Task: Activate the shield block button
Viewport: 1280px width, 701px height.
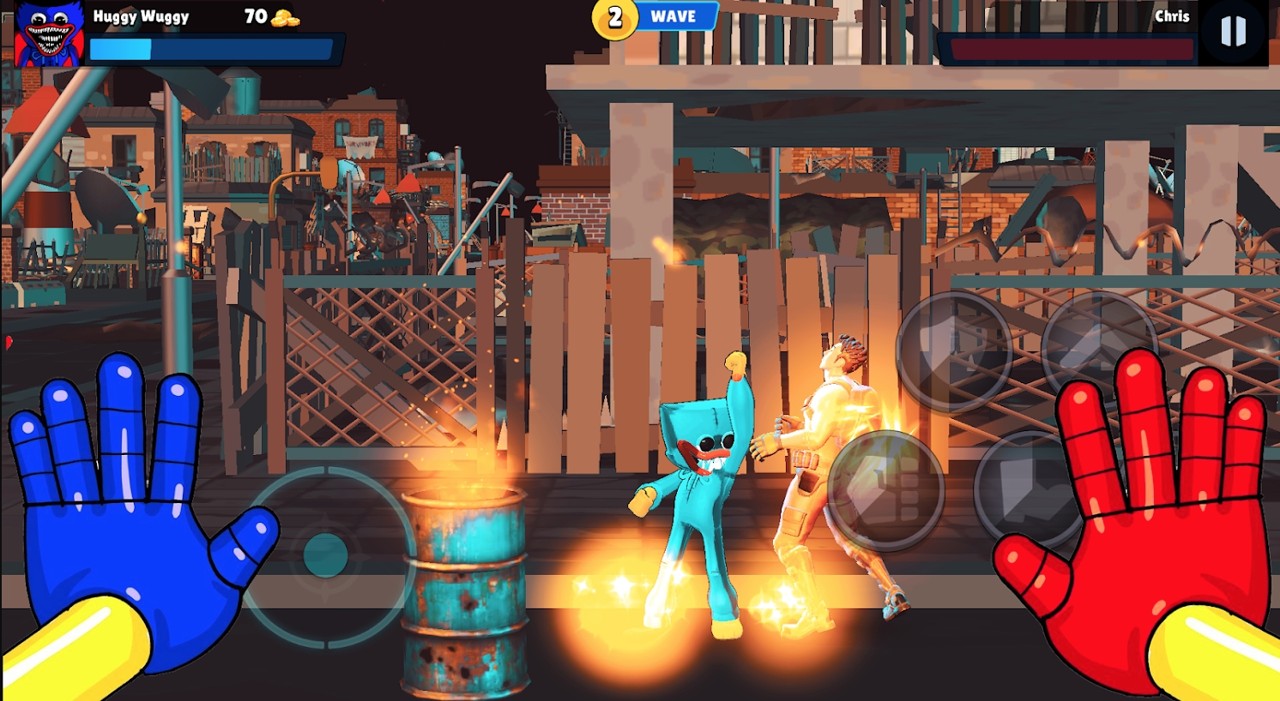Action: [952, 351]
